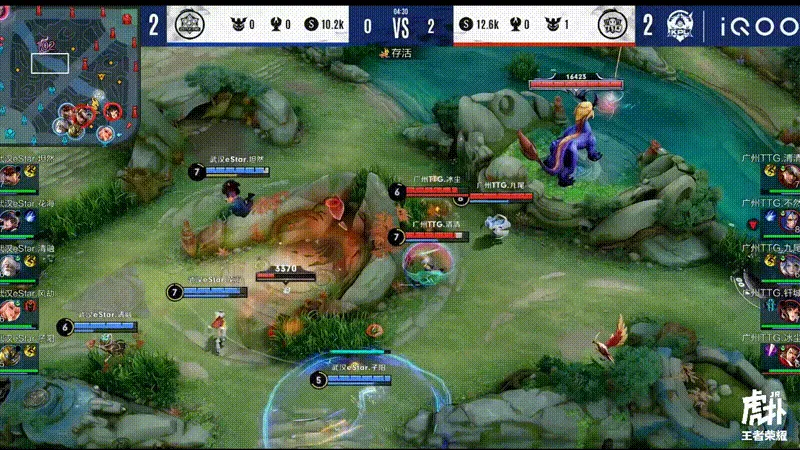The width and height of the screenshot is (800, 450).
Task: Select TTG 不然 player portrait
Action: [789, 220]
